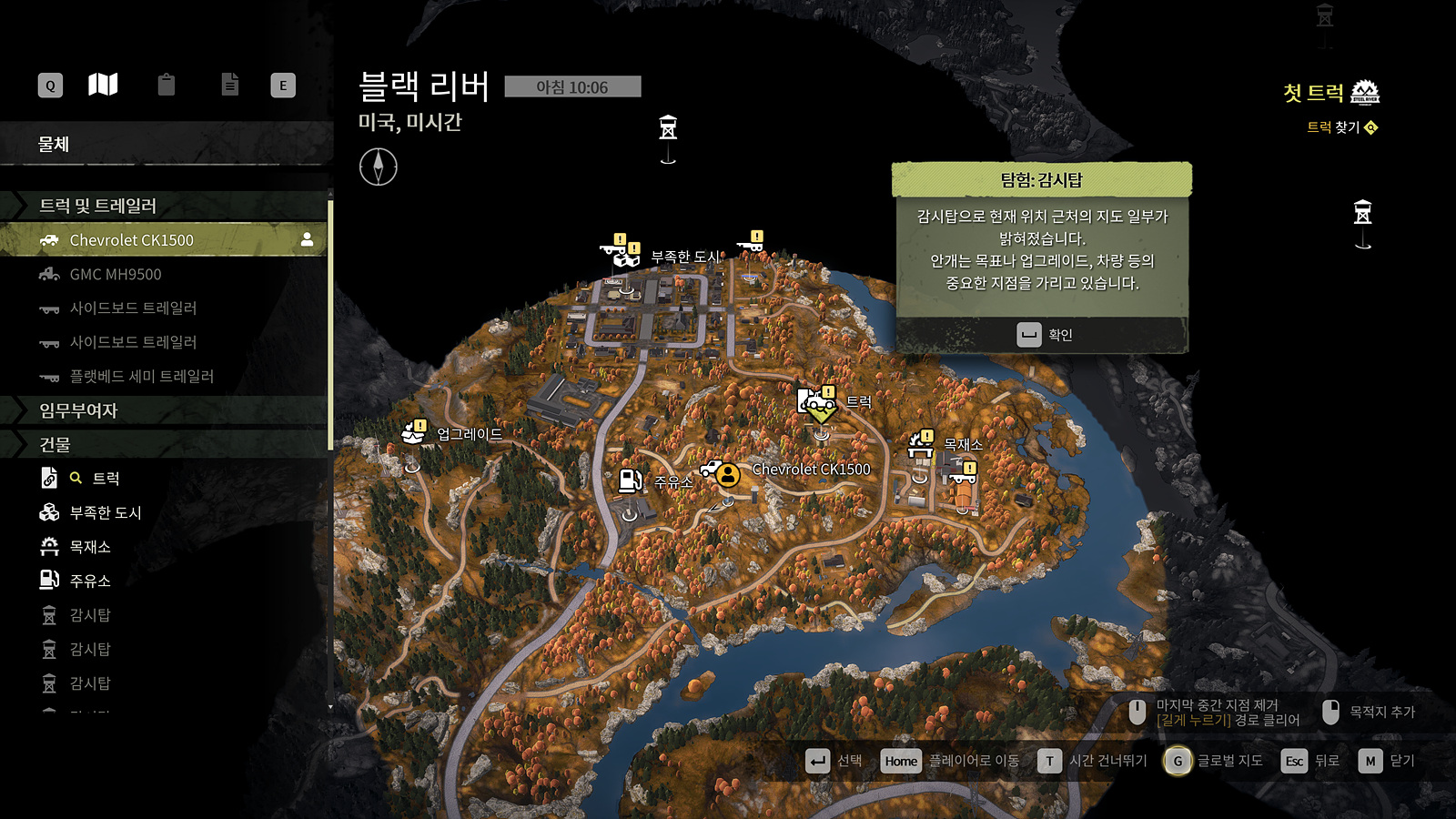Viewport: 1456px width, 819px height.
Task: Select Chevrolet CK1500 in the truck list
Action: pyautogui.click(x=131, y=240)
